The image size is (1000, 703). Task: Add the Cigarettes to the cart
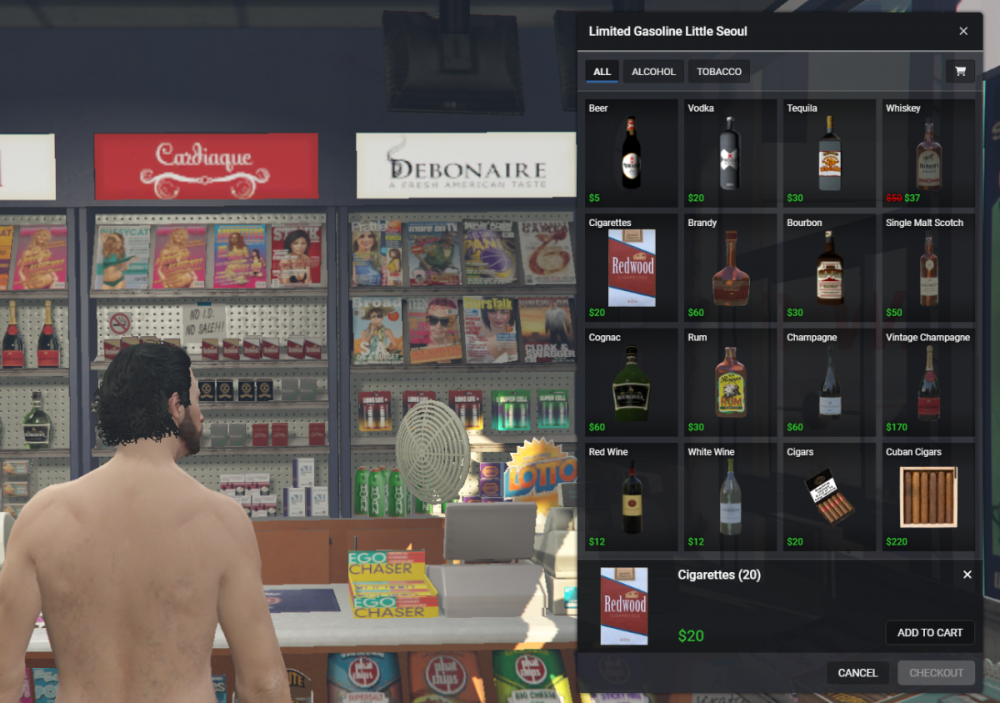929,633
